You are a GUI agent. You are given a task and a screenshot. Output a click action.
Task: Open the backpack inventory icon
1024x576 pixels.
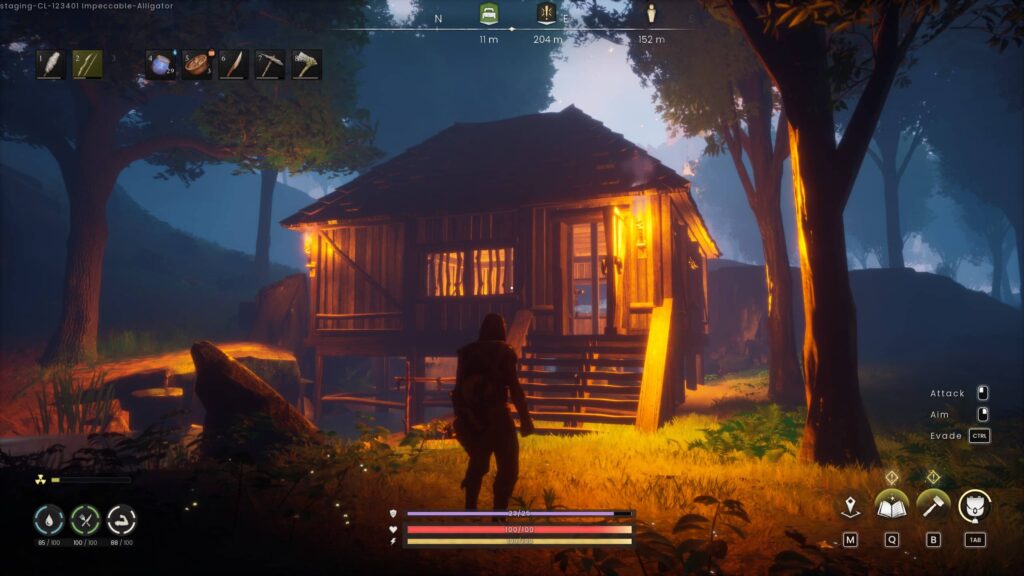pos(974,506)
